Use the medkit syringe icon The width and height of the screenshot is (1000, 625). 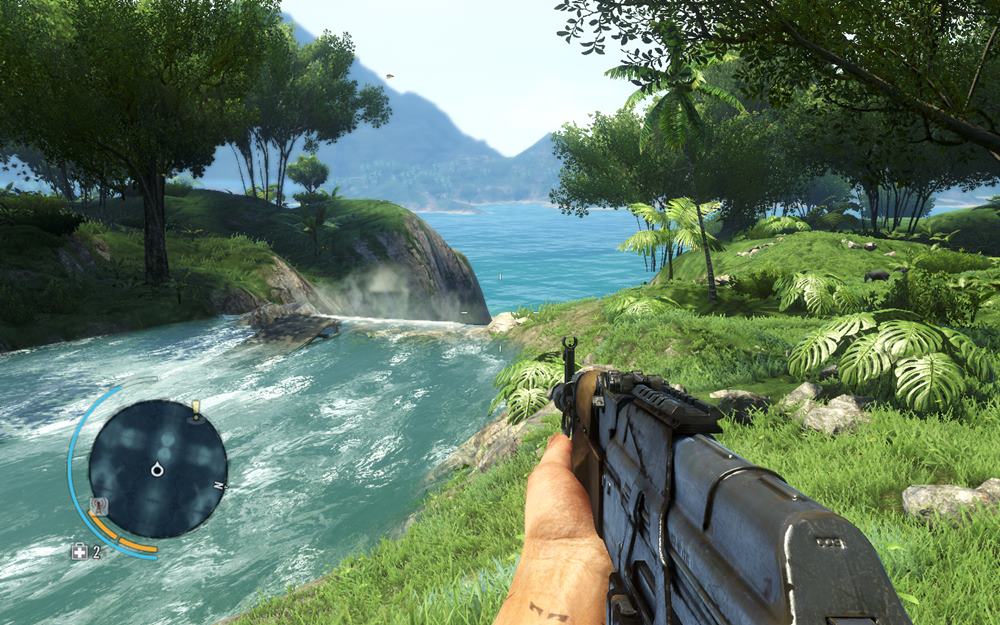coord(79,551)
